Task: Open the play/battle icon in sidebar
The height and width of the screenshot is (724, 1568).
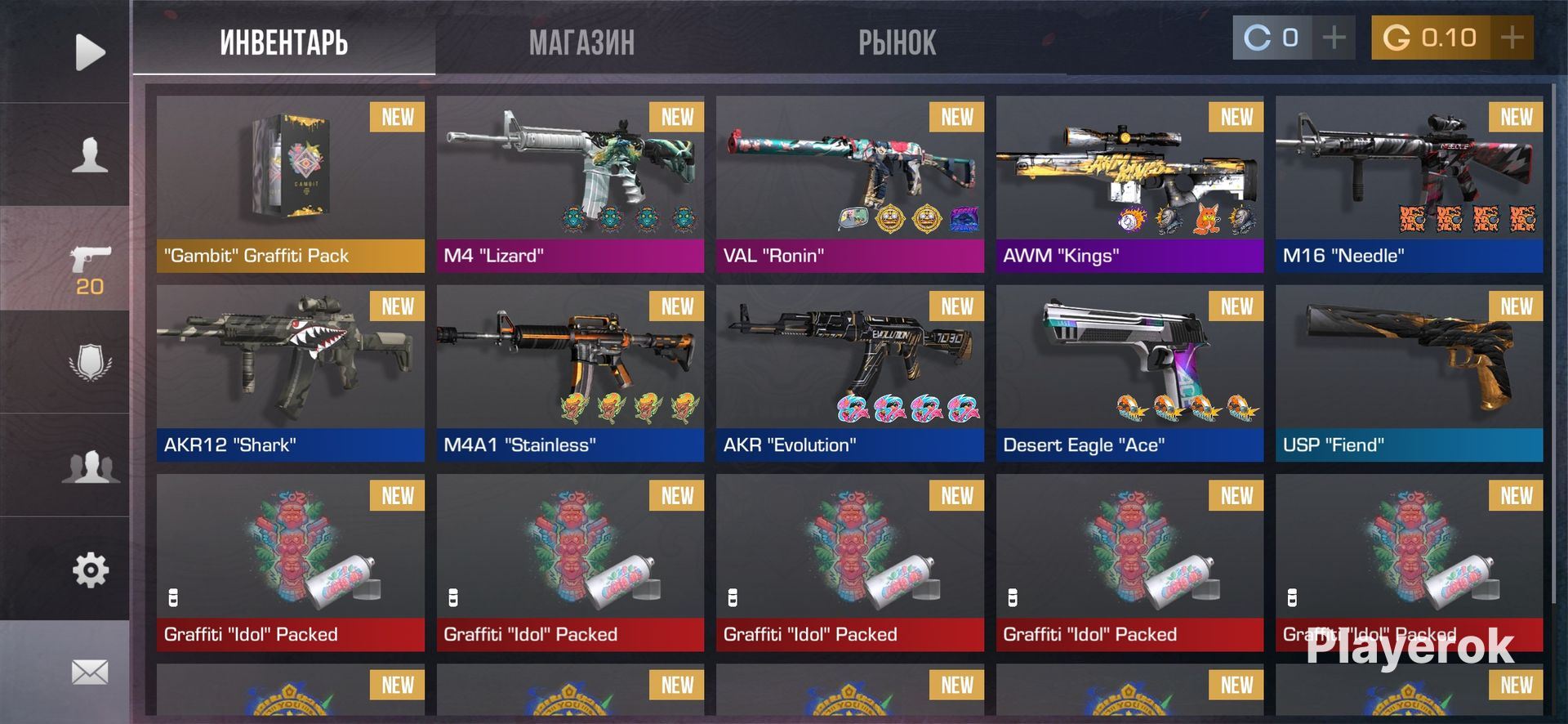Action: click(x=90, y=51)
